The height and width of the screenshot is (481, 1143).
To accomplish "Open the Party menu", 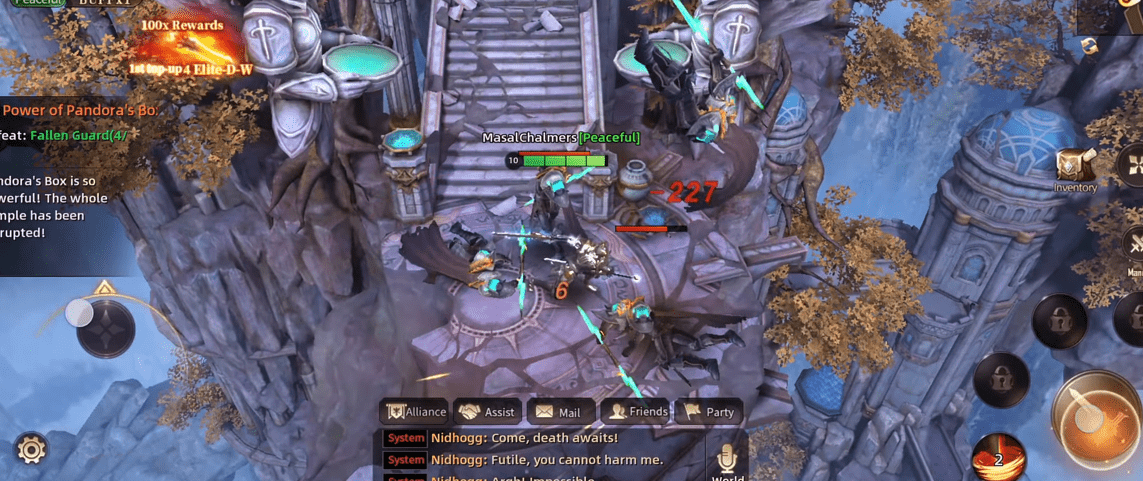I will [709, 411].
